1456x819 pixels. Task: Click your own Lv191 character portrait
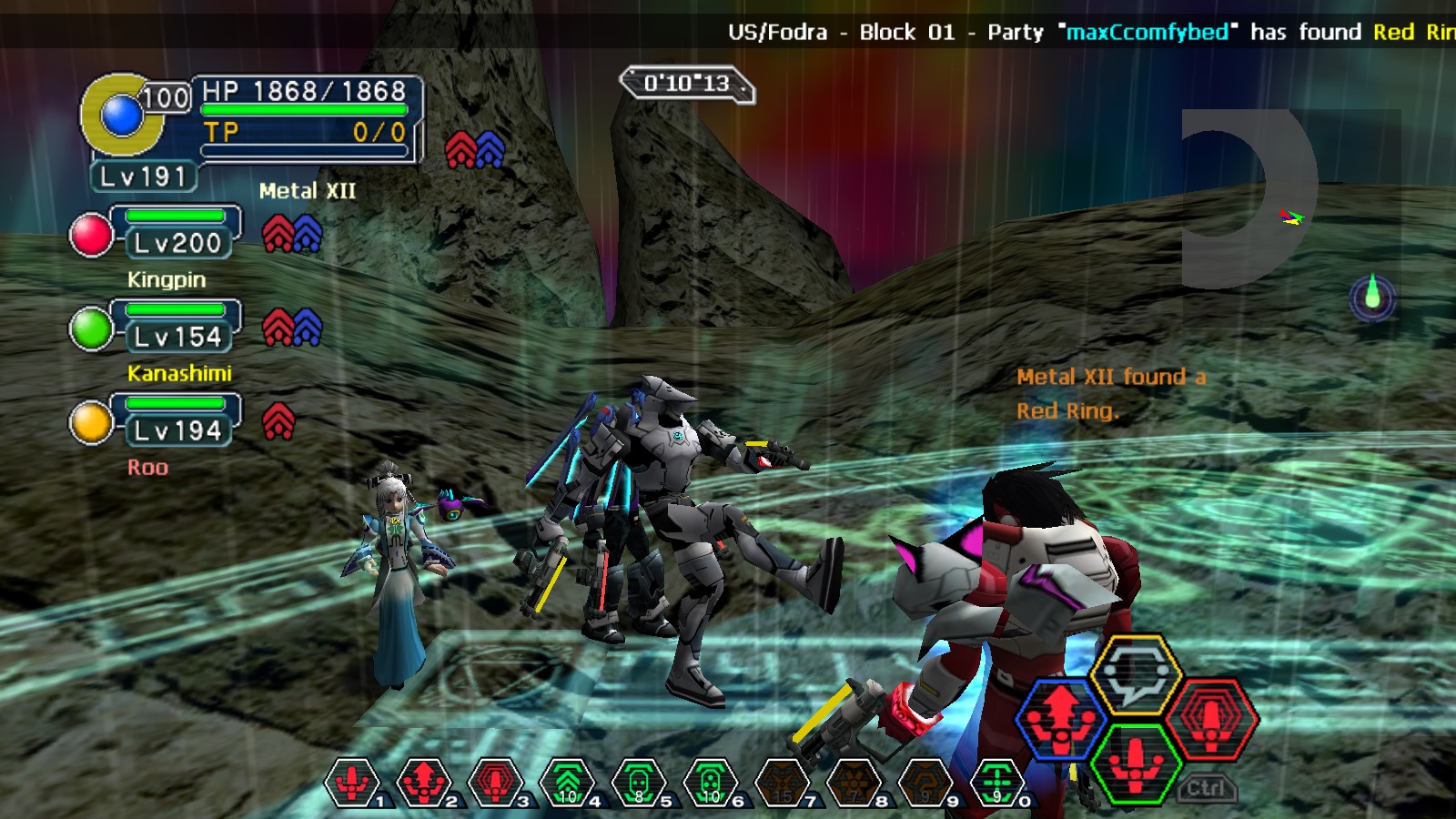[121, 115]
